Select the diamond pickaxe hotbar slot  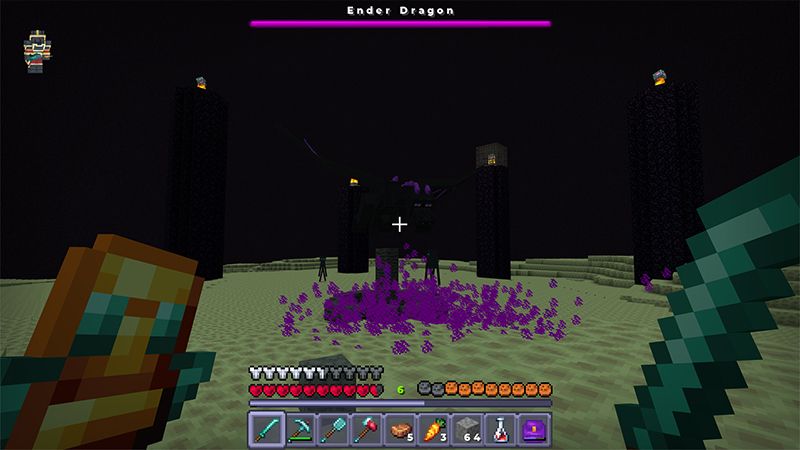coord(298,428)
